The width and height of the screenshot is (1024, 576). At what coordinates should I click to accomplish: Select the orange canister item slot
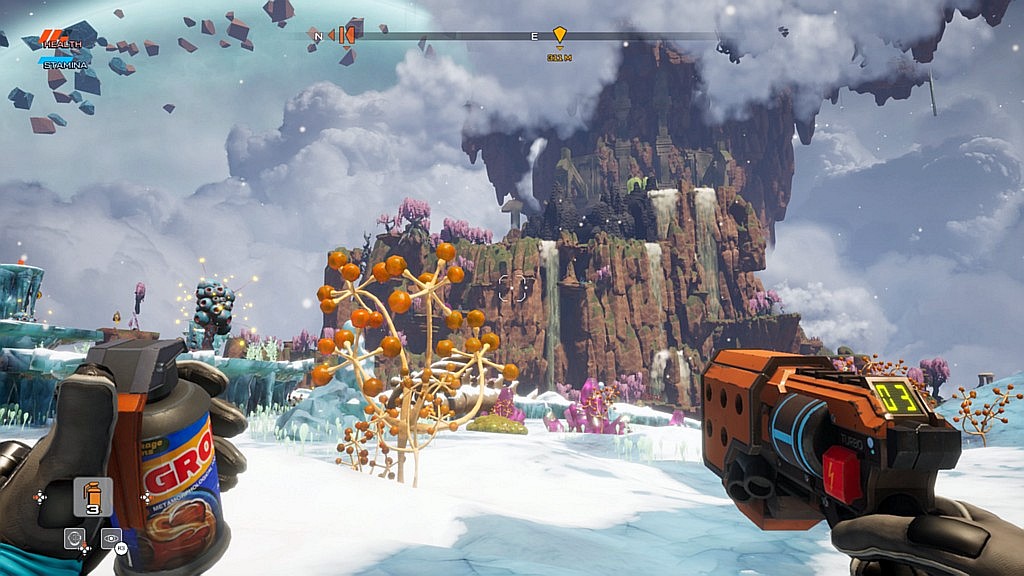point(92,496)
